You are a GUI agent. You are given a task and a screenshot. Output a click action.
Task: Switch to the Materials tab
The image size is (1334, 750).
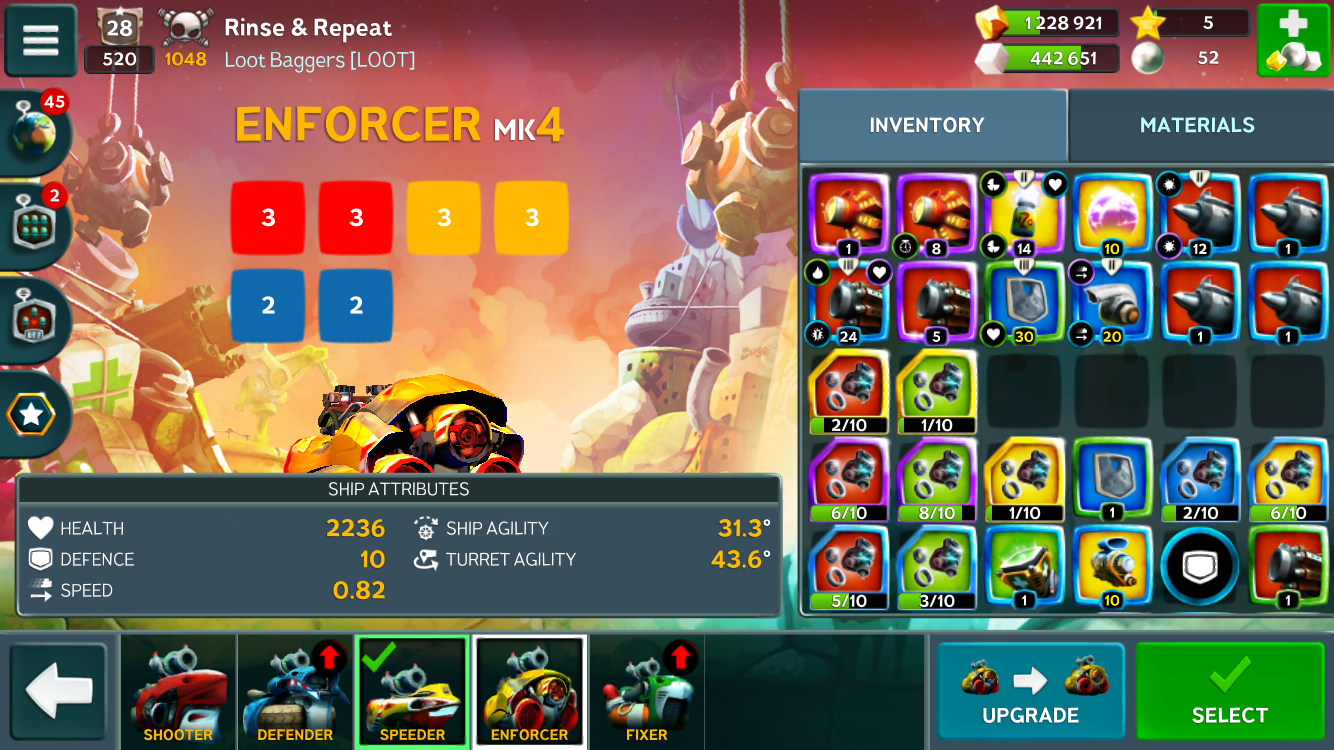(x=1197, y=125)
